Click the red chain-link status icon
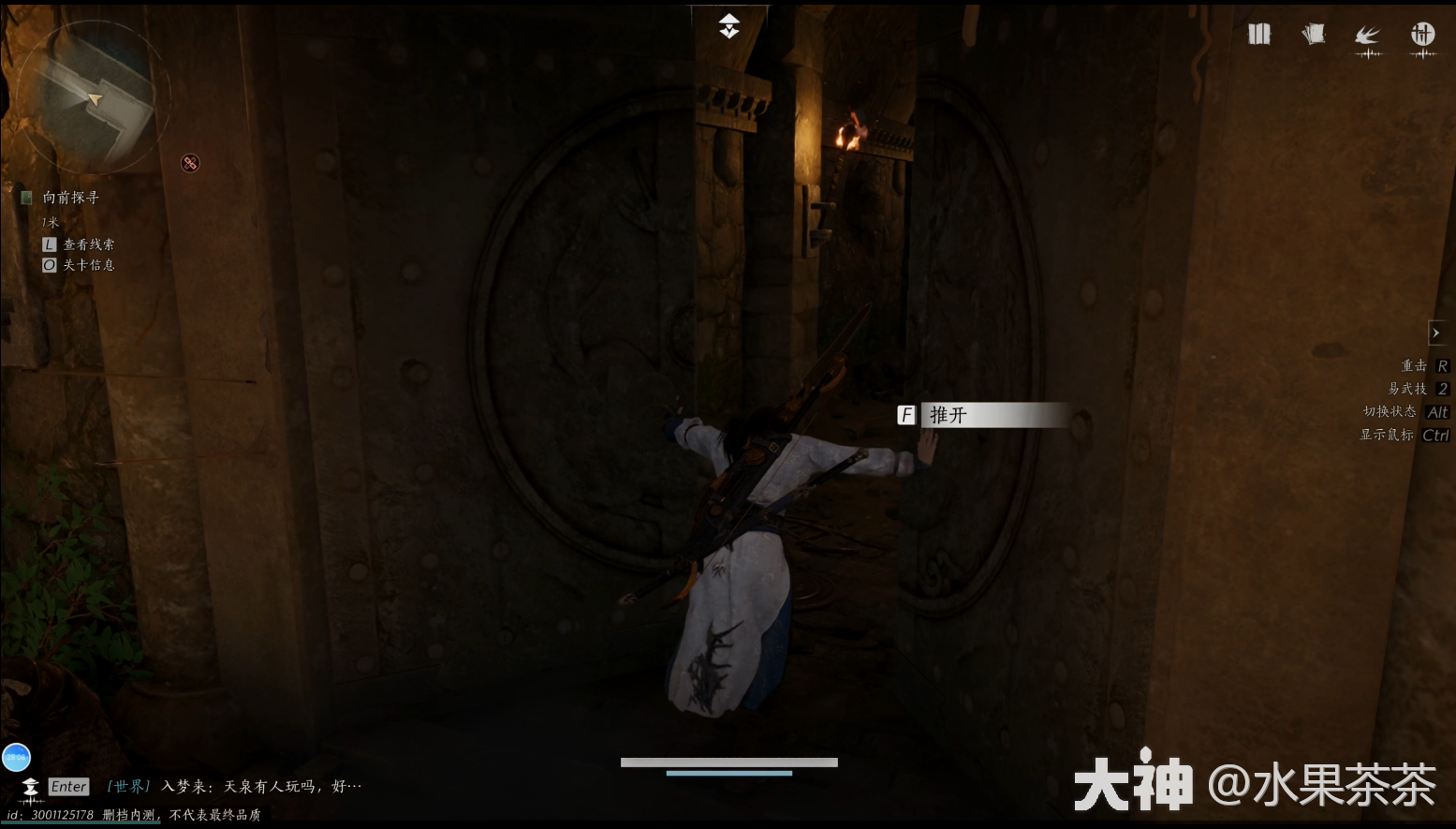The image size is (1456, 829). pyautogui.click(x=190, y=163)
